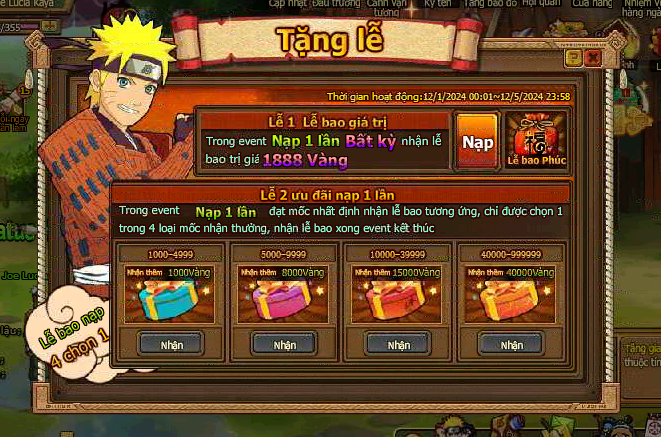Select the blue 1000 Vàng gift box

(x=169, y=301)
